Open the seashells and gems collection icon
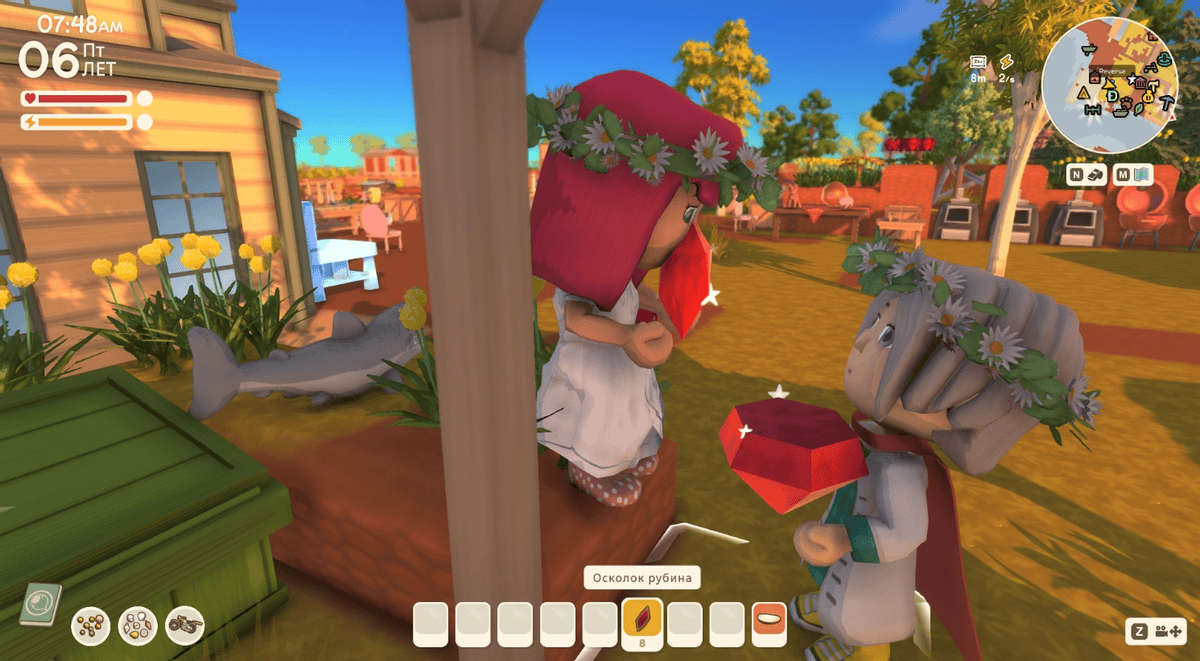The height and width of the screenshot is (661, 1200). [x=138, y=625]
